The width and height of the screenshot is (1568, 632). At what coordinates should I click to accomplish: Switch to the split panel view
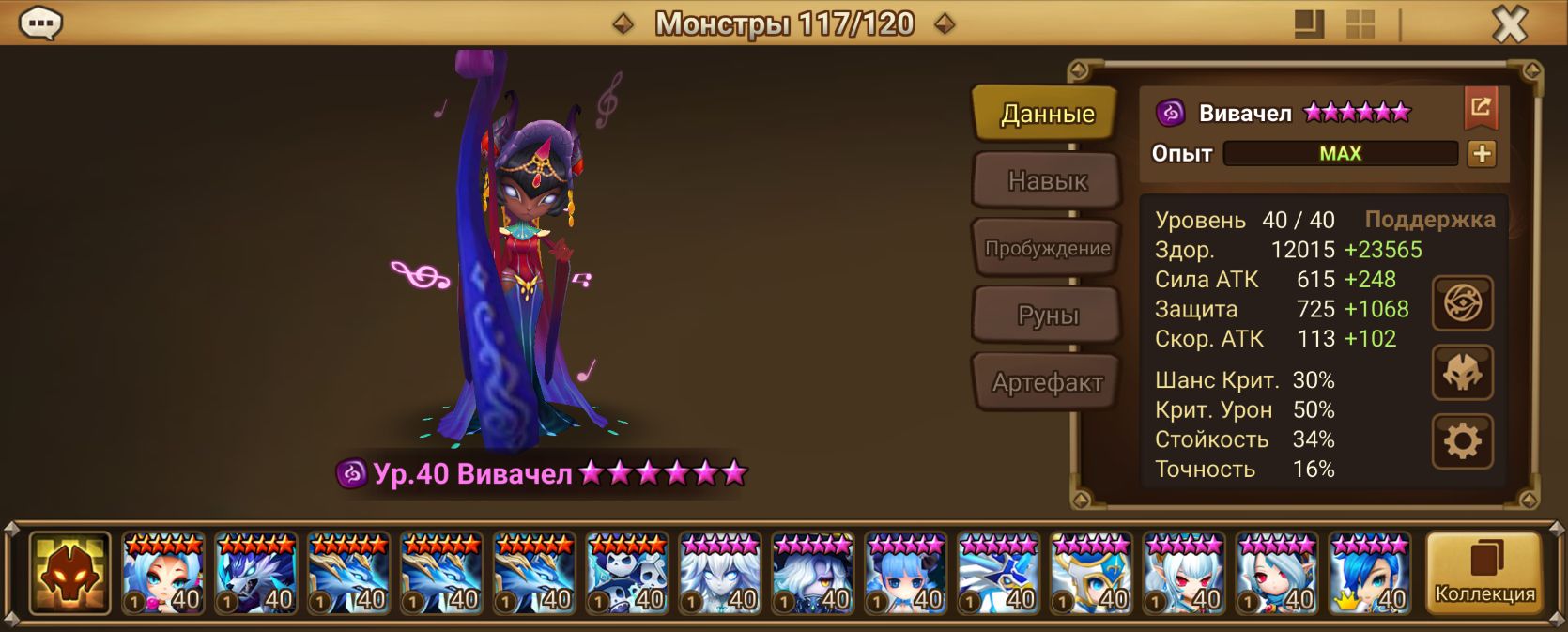[1309, 24]
